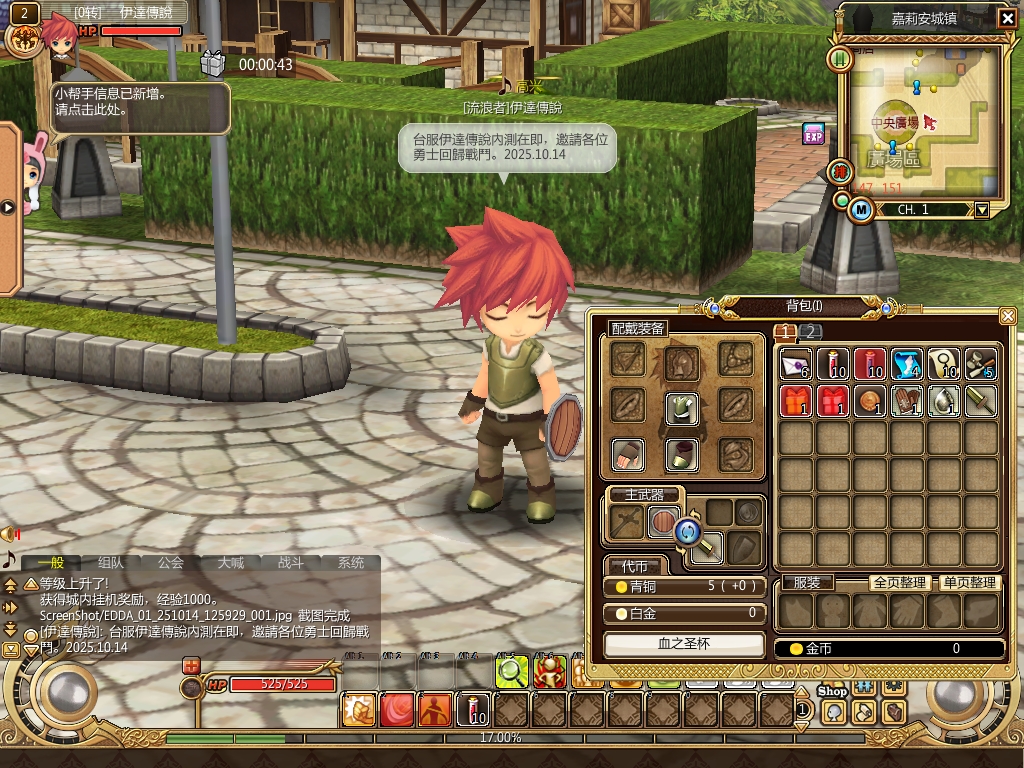Click the round M map button

tap(861, 210)
